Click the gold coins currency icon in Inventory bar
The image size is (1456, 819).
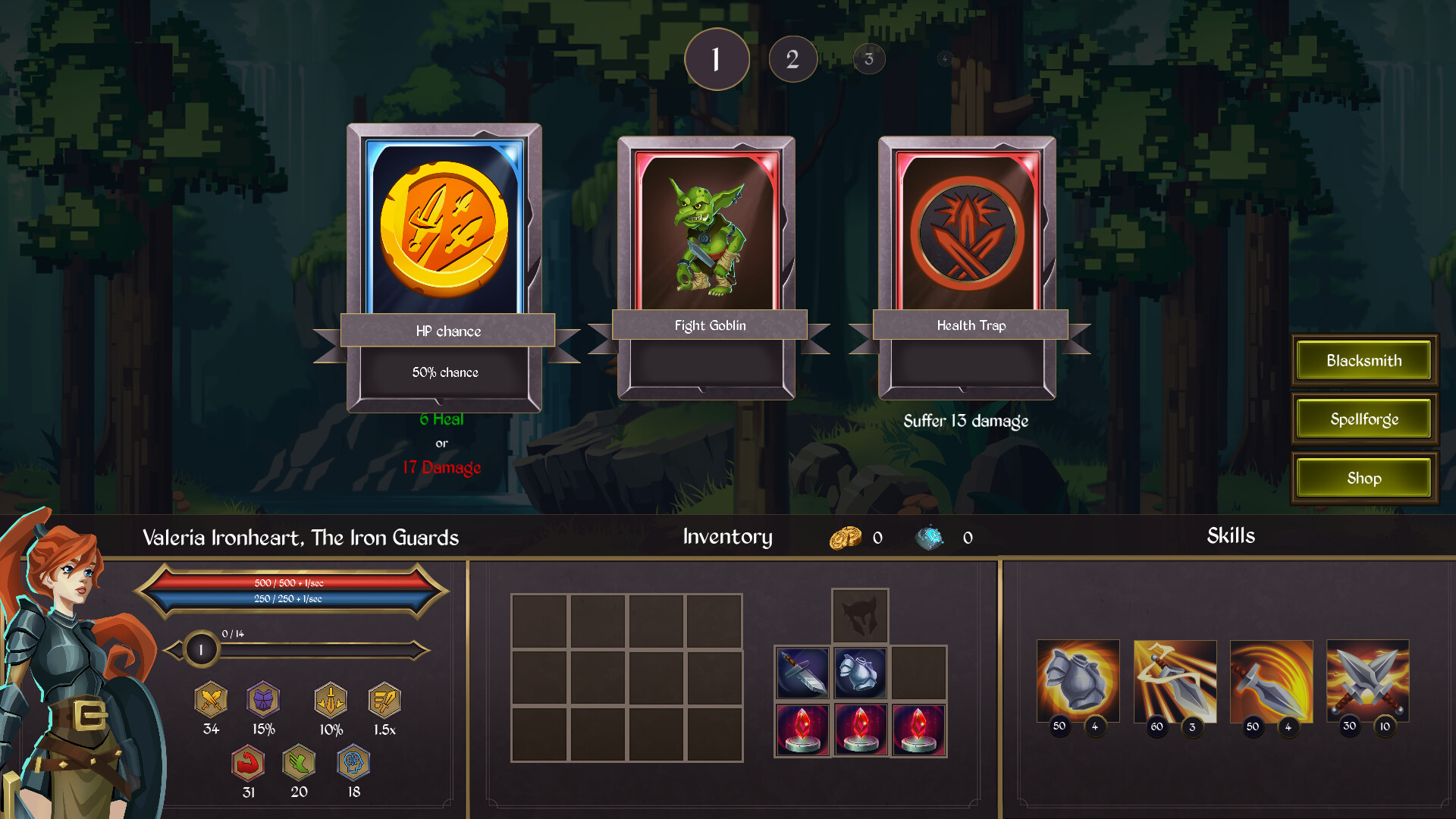(844, 537)
